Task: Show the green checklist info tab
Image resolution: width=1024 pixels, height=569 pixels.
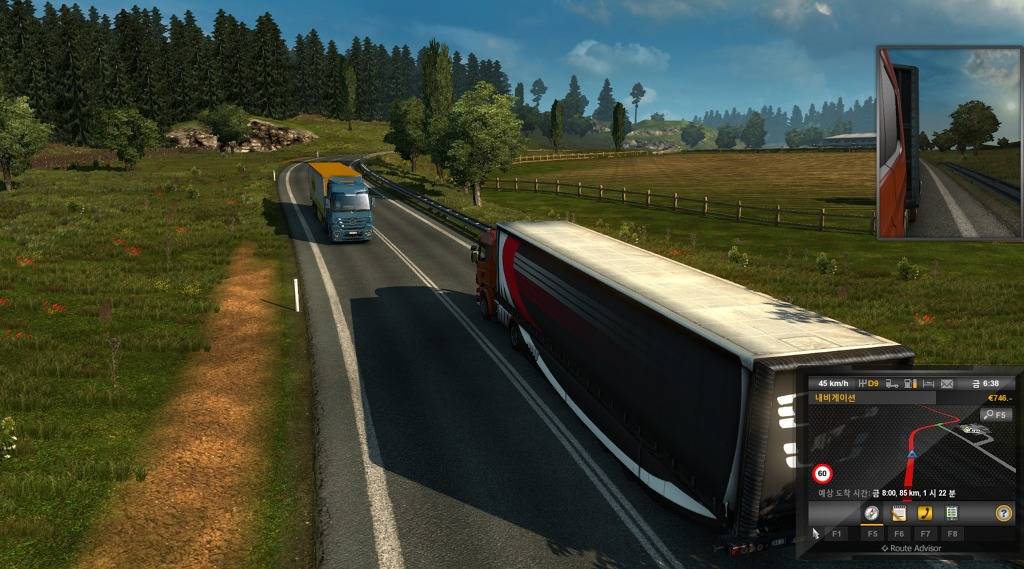Action: [952, 513]
